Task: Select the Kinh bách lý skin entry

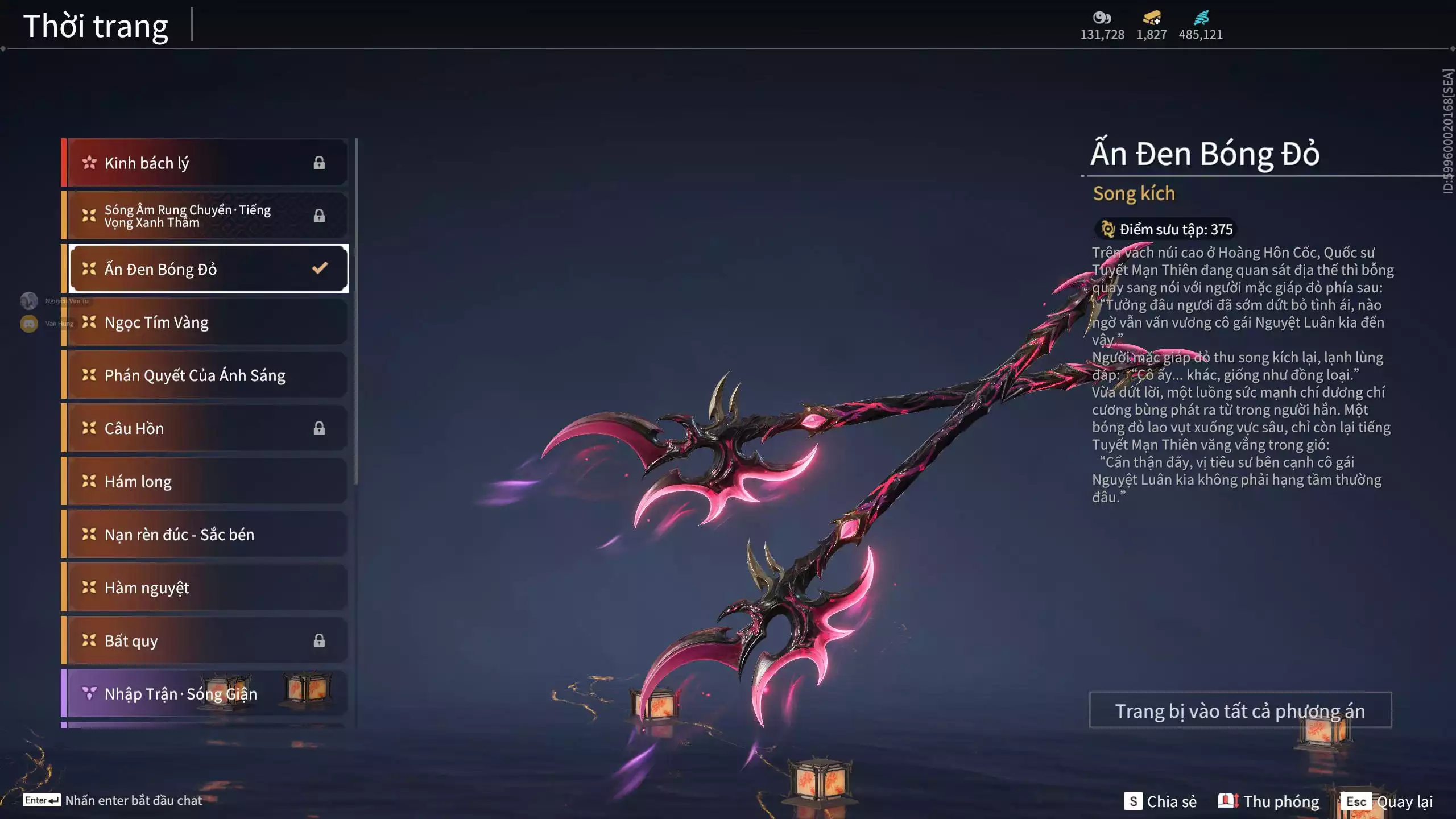Action: point(205,163)
